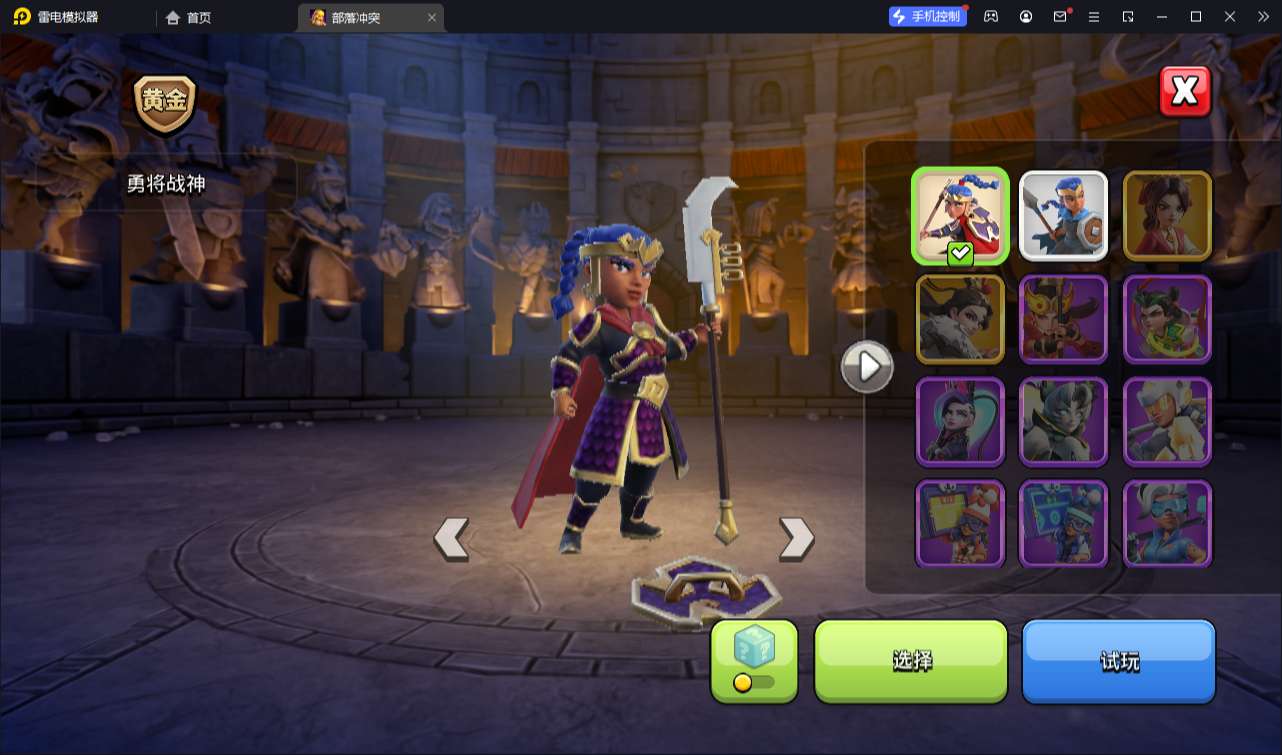1282x755 pixels.
Task: Show the previous skin with the left arrow
Action: click(451, 539)
